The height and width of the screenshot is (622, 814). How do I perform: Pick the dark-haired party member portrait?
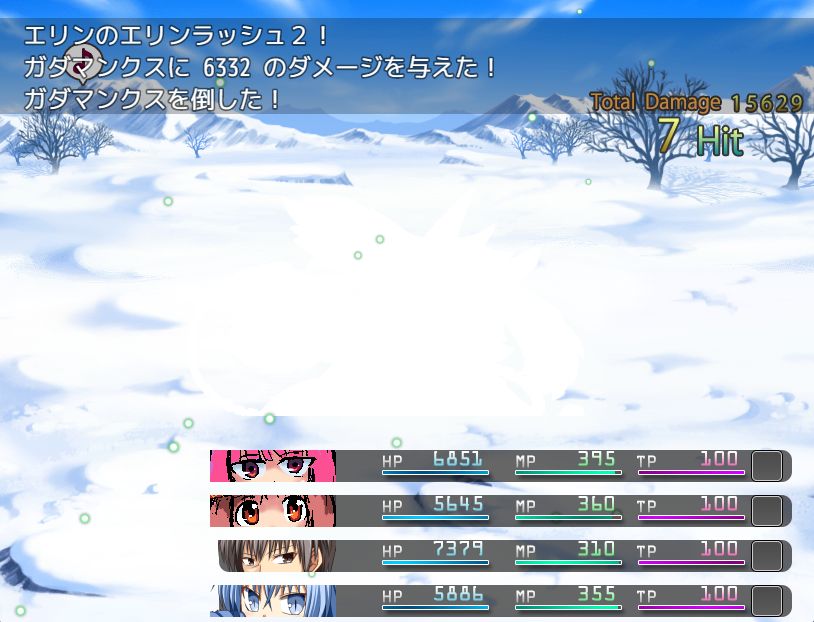click(277, 556)
